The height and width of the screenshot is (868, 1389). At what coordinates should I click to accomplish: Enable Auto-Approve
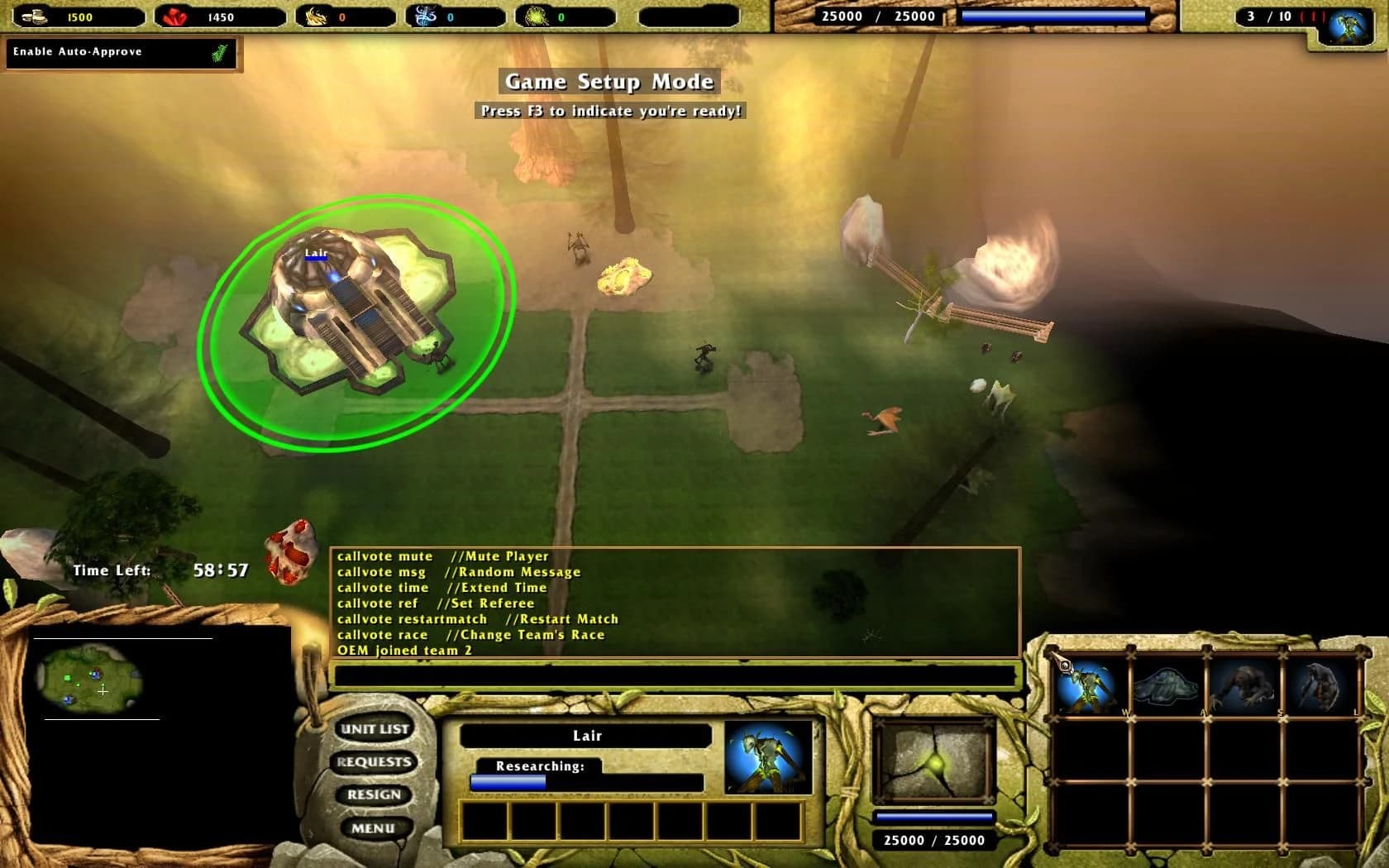click(120, 51)
